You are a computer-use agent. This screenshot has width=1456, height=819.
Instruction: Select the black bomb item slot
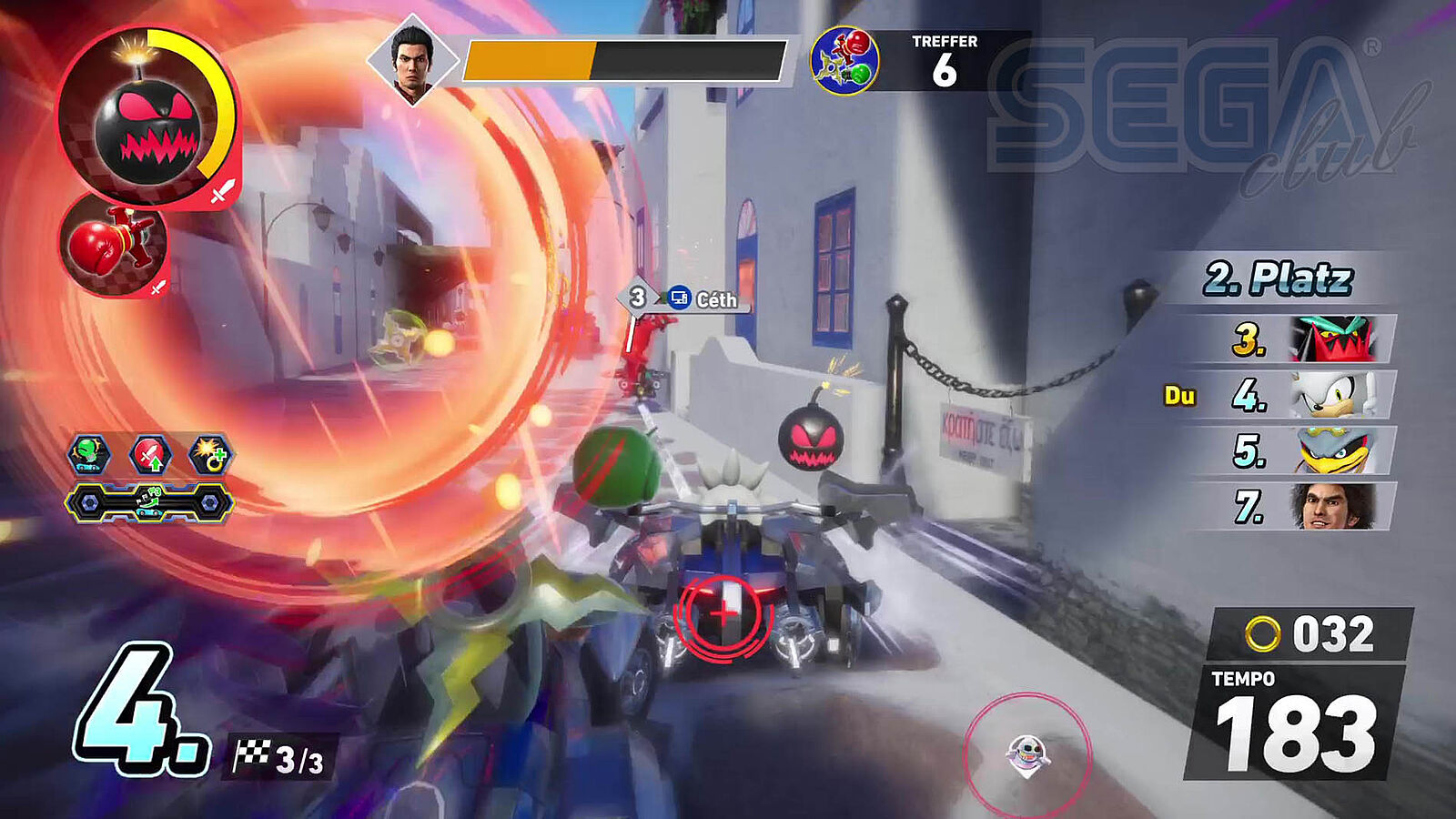click(x=147, y=116)
